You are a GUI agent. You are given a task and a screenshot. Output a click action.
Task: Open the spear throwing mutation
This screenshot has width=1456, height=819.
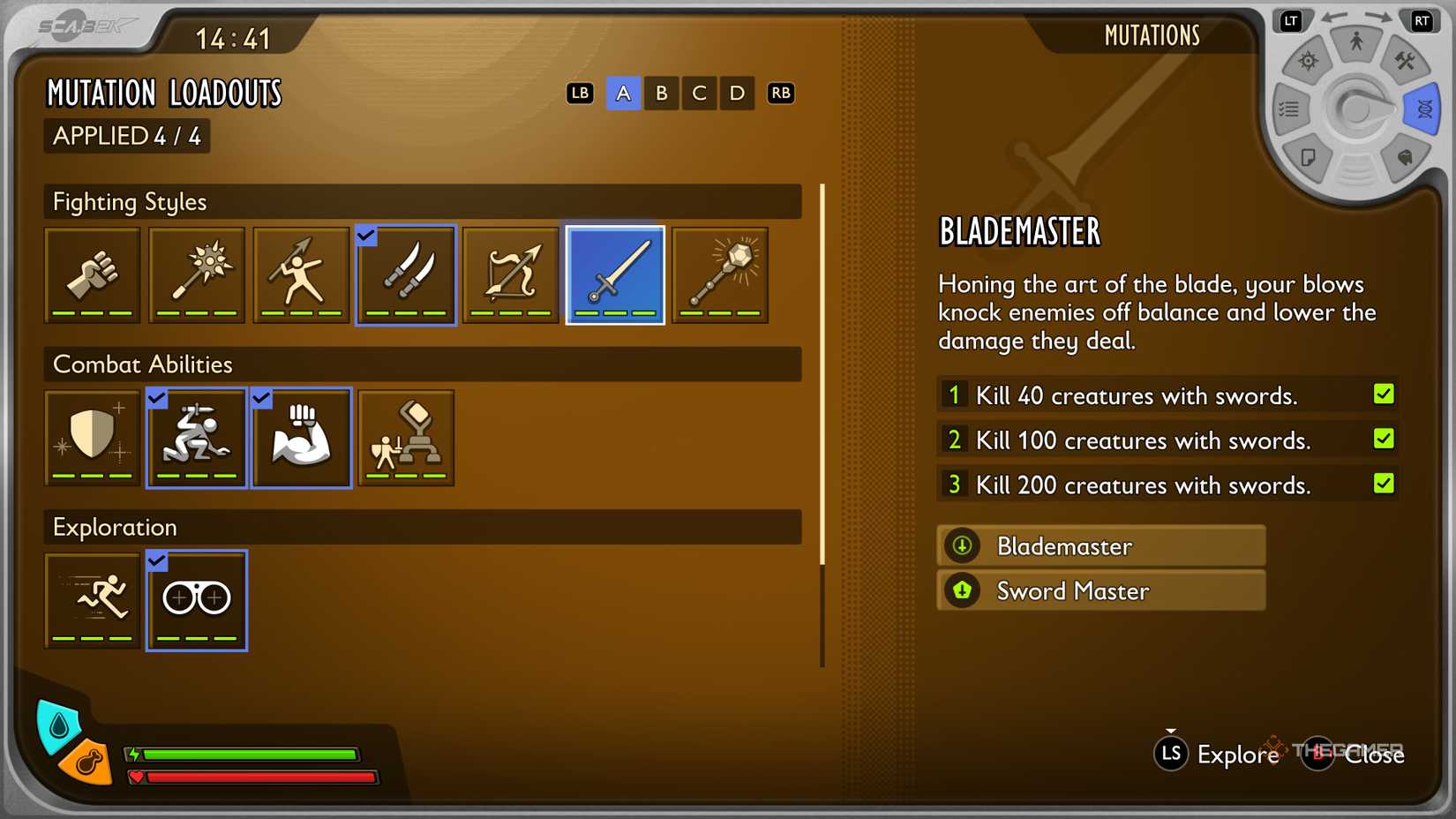[x=301, y=274]
